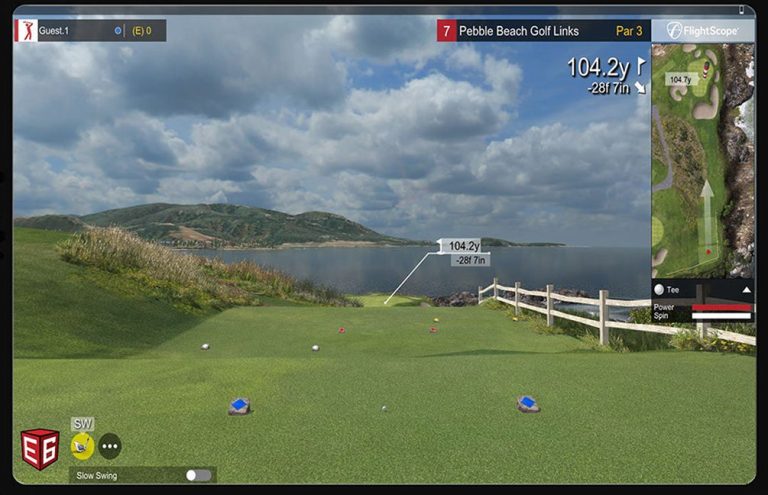Expand the Tee lie panel arrow
Image resolution: width=768 pixels, height=495 pixels.
pos(746,290)
